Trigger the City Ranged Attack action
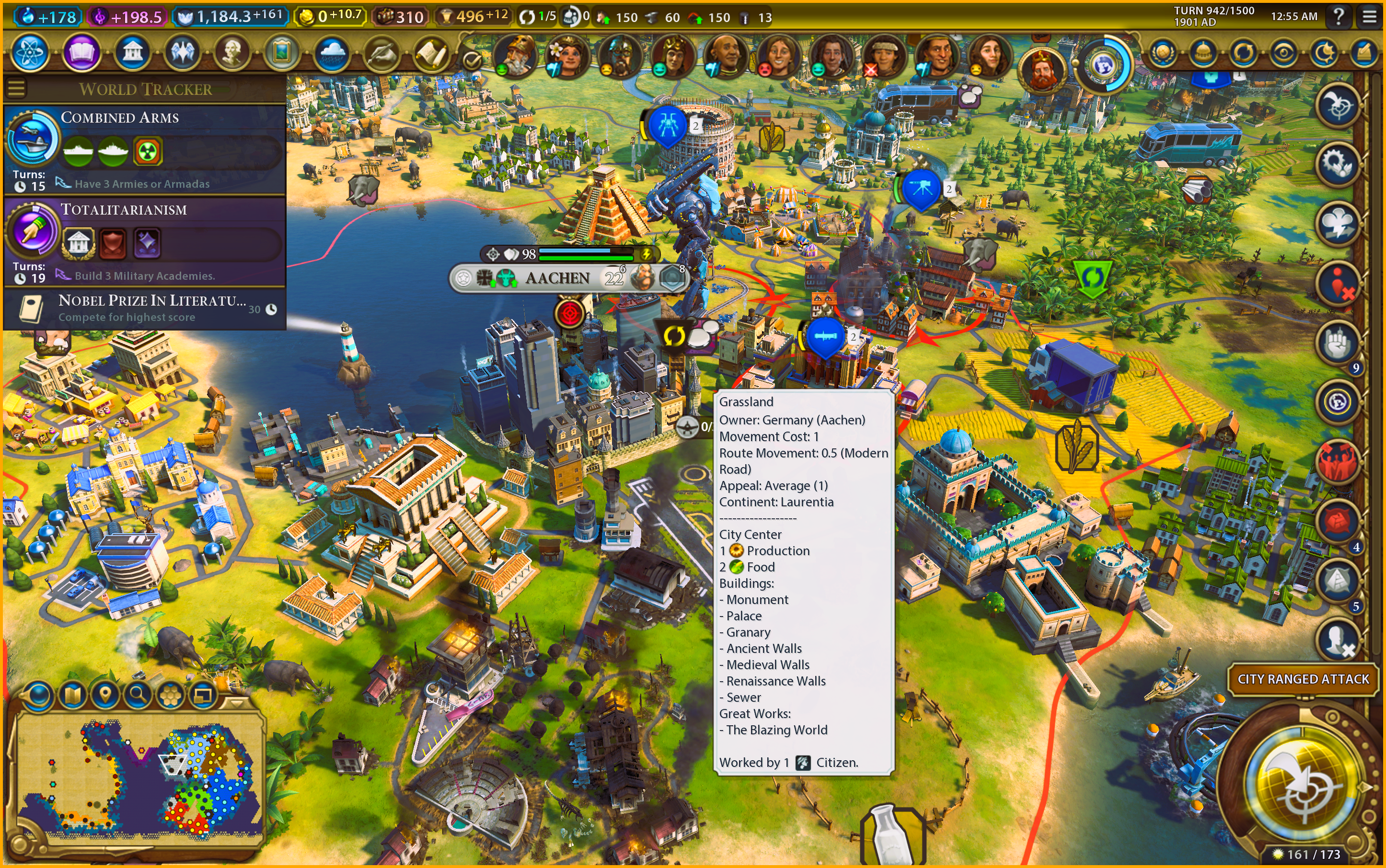1386x868 pixels. (1303, 679)
